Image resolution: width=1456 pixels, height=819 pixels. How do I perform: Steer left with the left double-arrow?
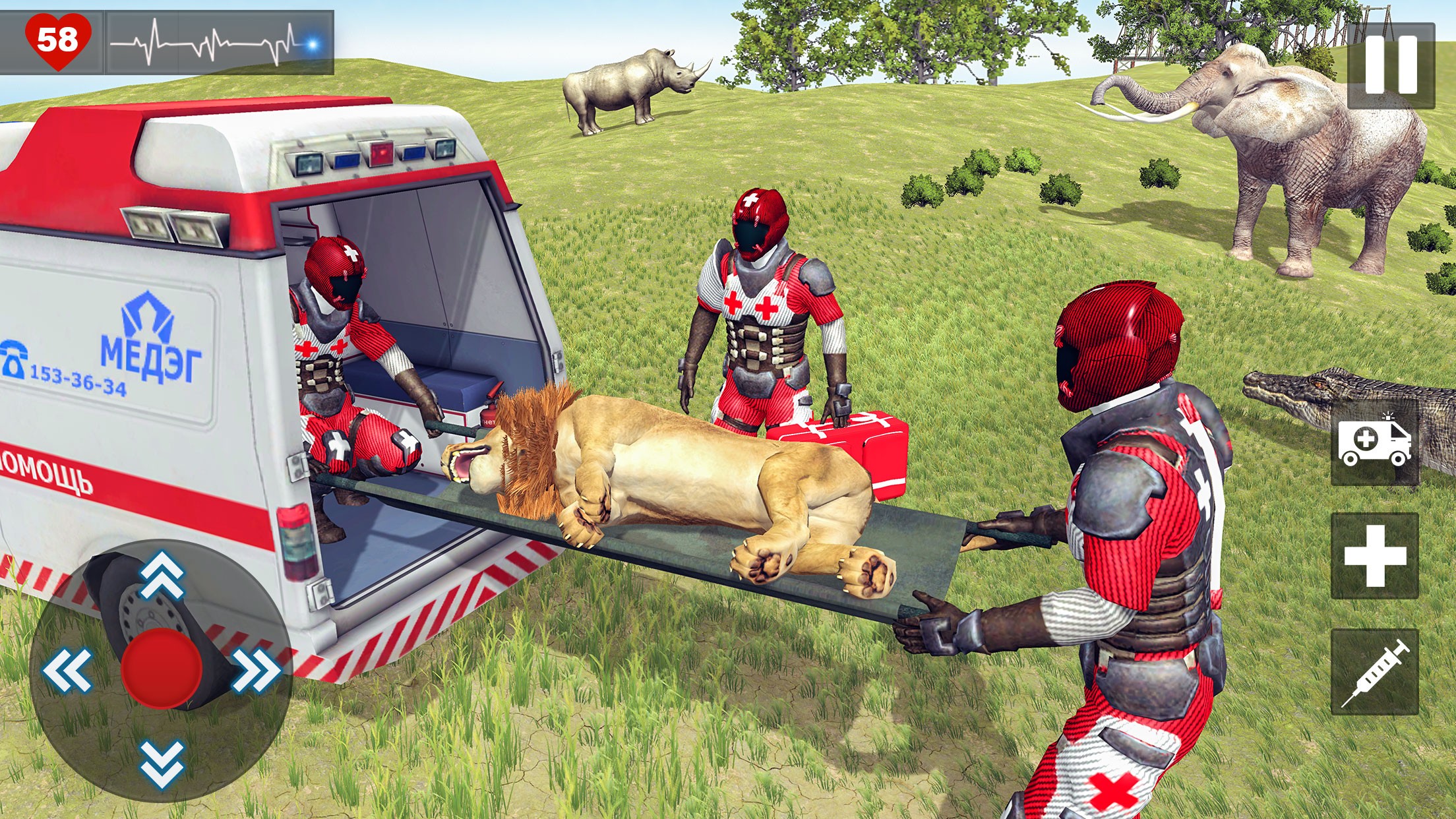tap(67, 669)
